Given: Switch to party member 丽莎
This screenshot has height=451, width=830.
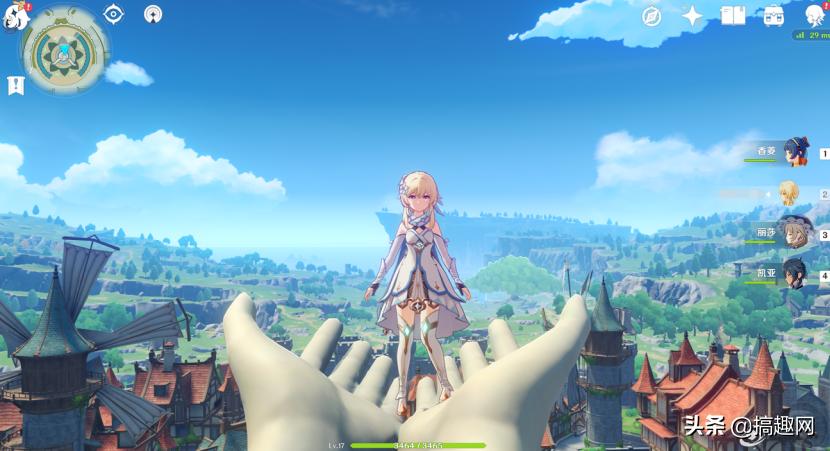Looking at the screenshot, I should click(793, 234).
